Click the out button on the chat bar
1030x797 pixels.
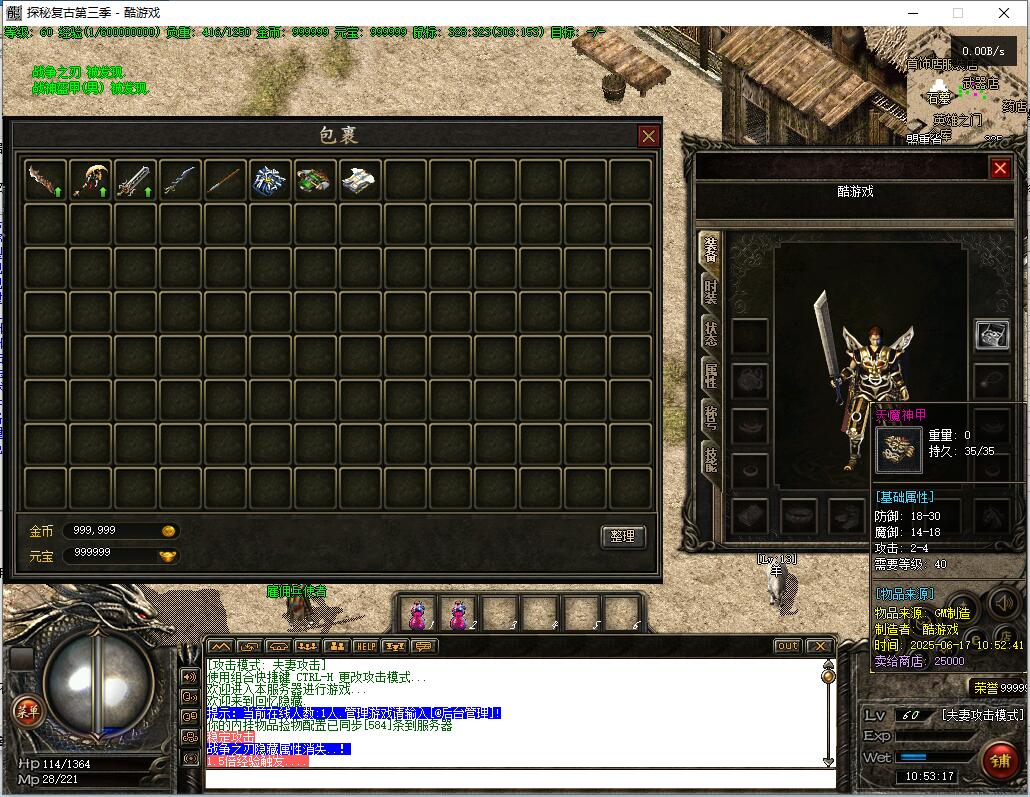[788, 646]
